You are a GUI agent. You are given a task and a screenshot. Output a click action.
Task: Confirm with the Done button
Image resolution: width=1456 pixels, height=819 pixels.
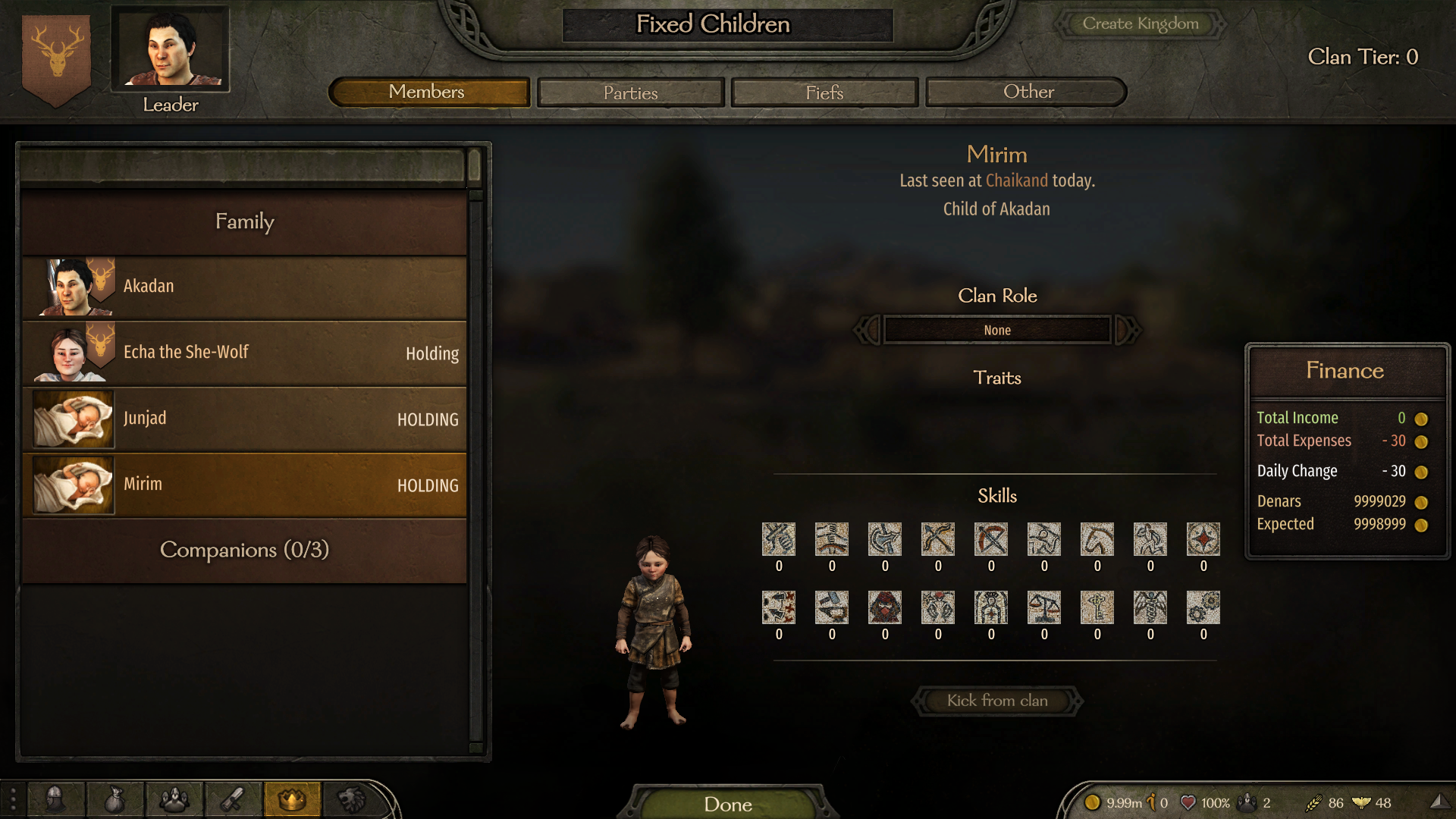pyautogui.click(x=727, y=803)
